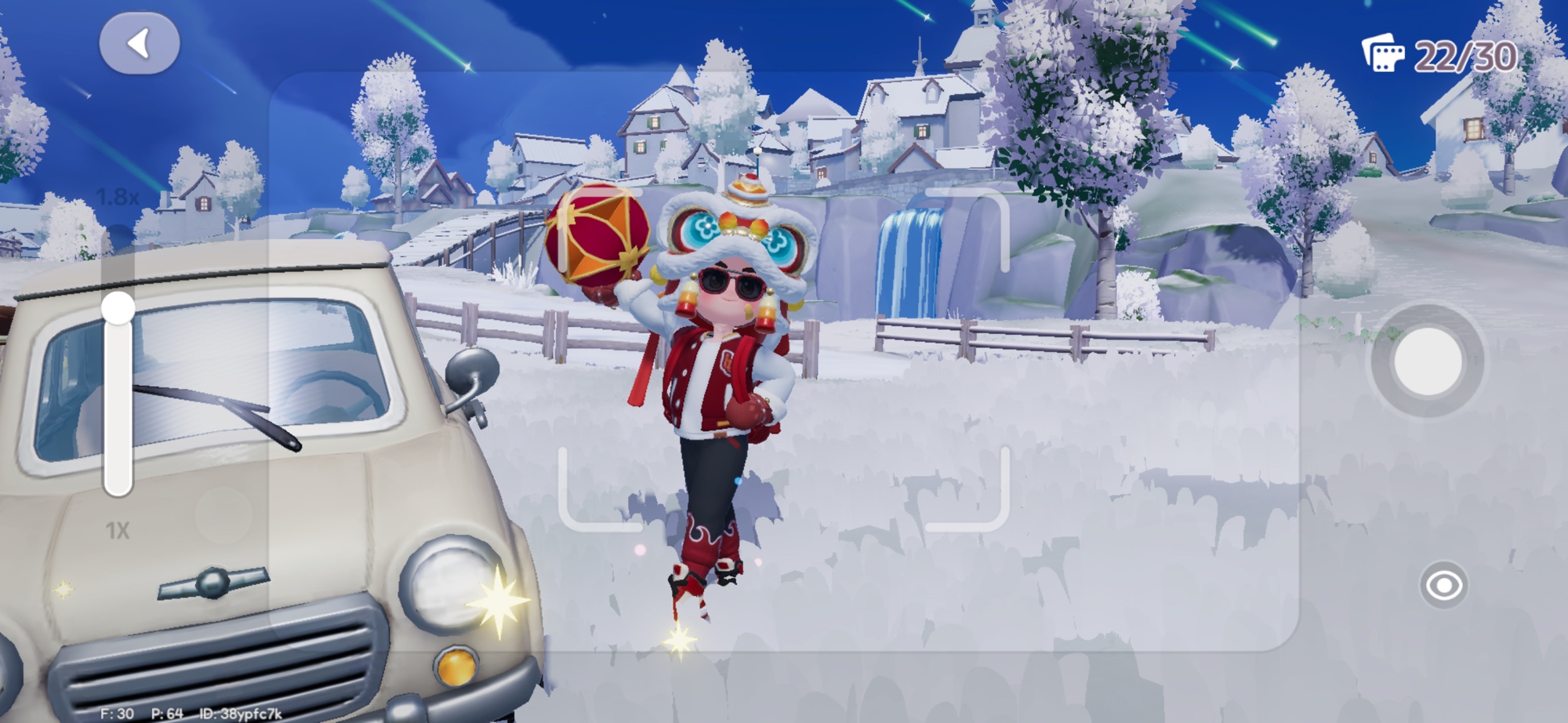Toggle interface visibility with the eye icon

pos(1443,585)
